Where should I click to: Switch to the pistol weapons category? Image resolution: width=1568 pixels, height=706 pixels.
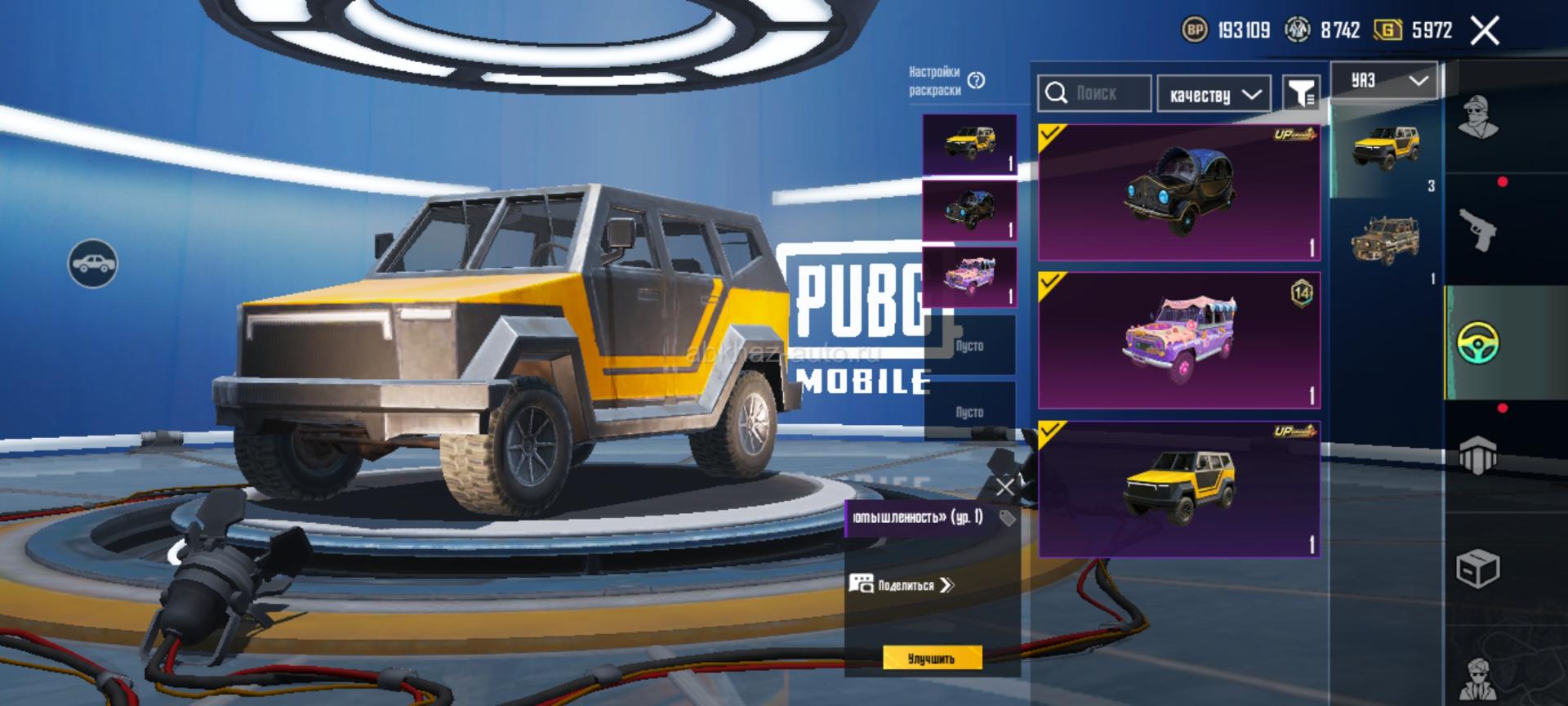coord(1478,230)
